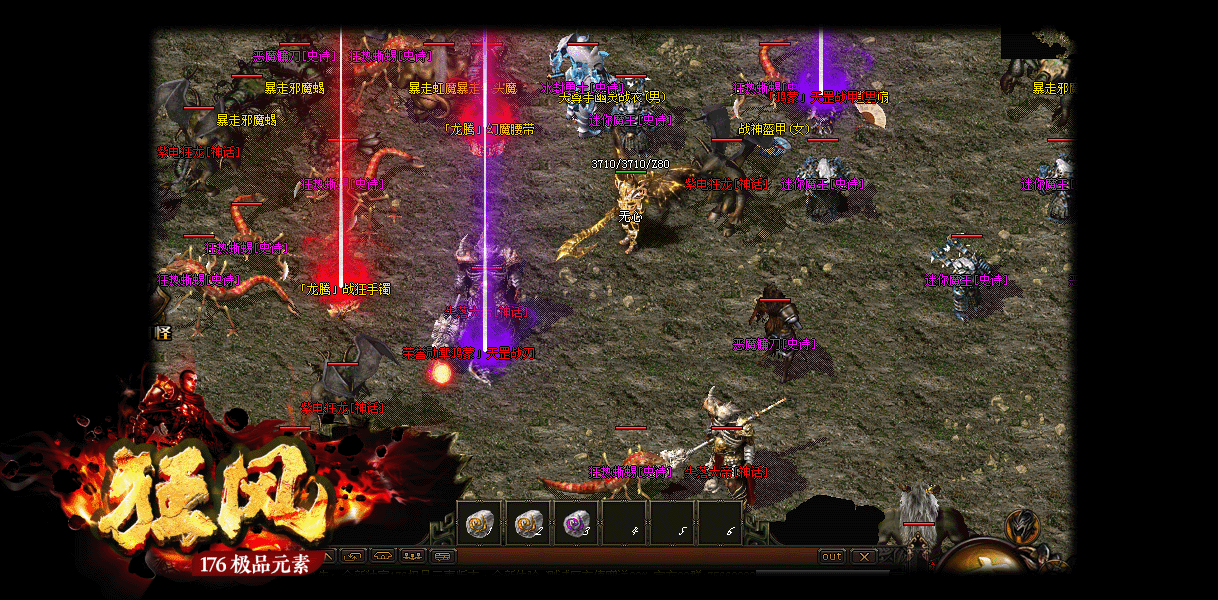Click the 'out' logout button
The image size is (1218, 600).
pyautogui.click(x=831, y=557)
